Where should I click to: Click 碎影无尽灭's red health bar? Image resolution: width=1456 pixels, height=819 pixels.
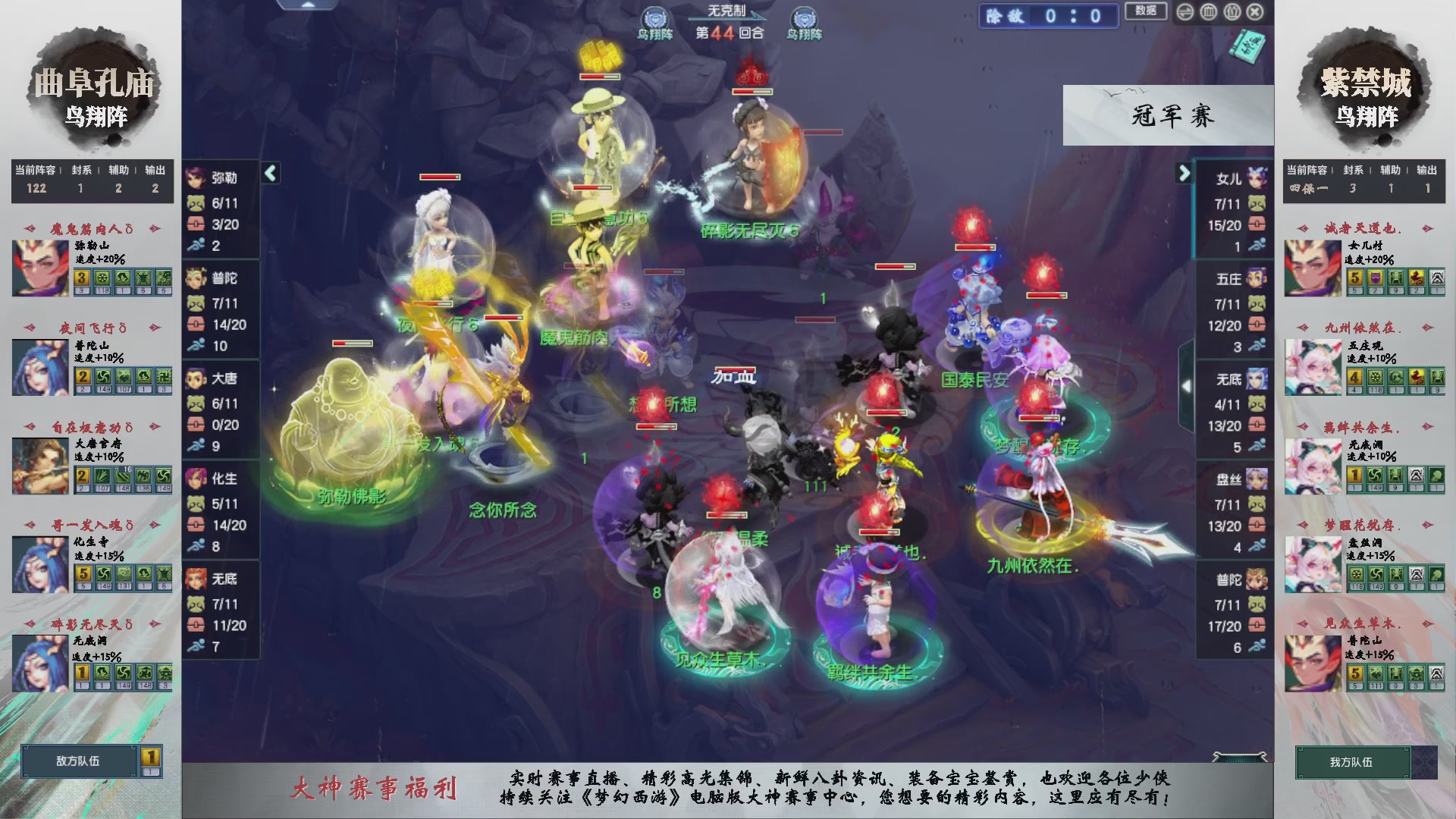tap(751, 92)
